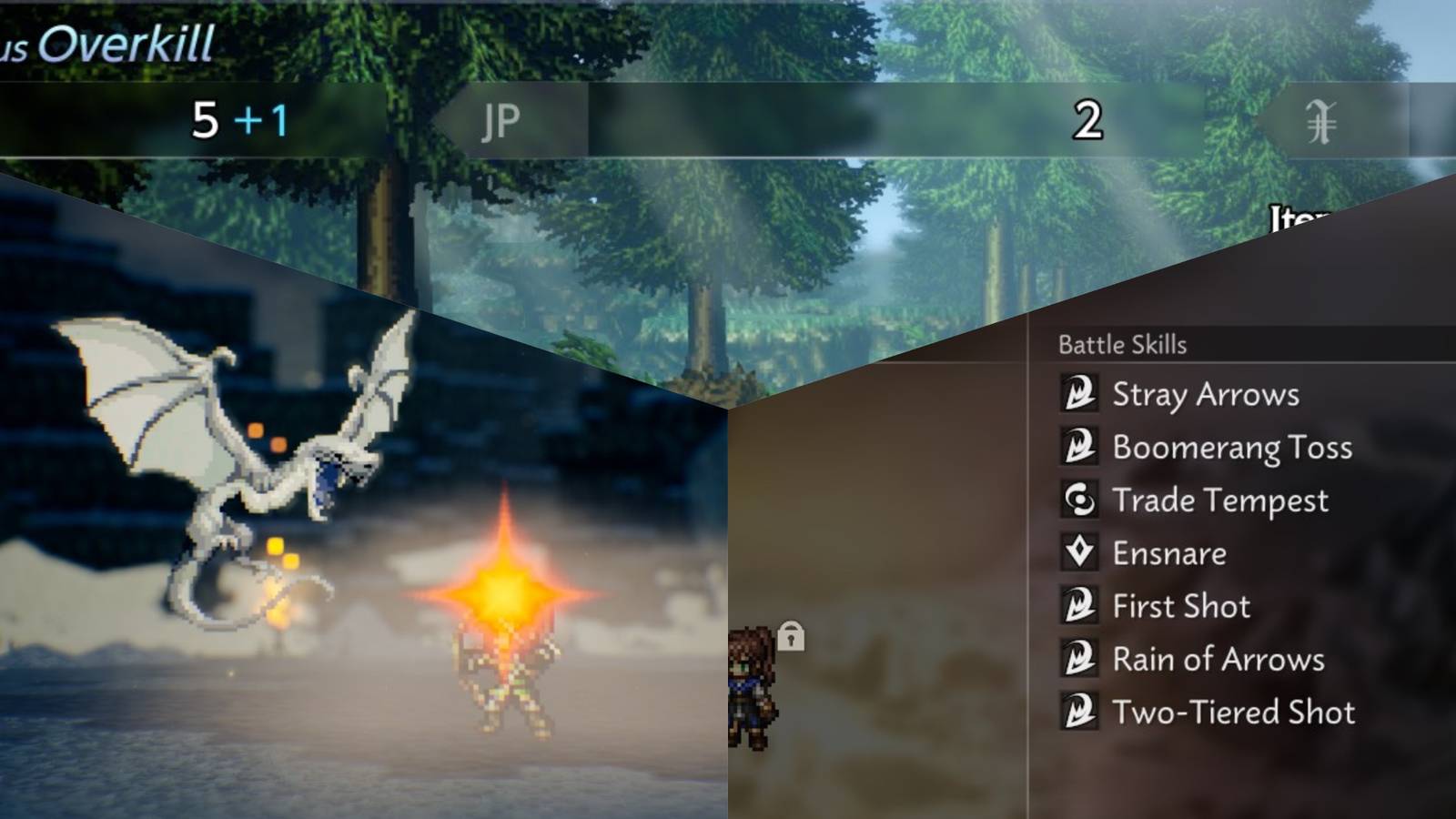The image size is (1456, 819).
Task: Select the First Shot arrow icon
Action: click(1081, 605)
